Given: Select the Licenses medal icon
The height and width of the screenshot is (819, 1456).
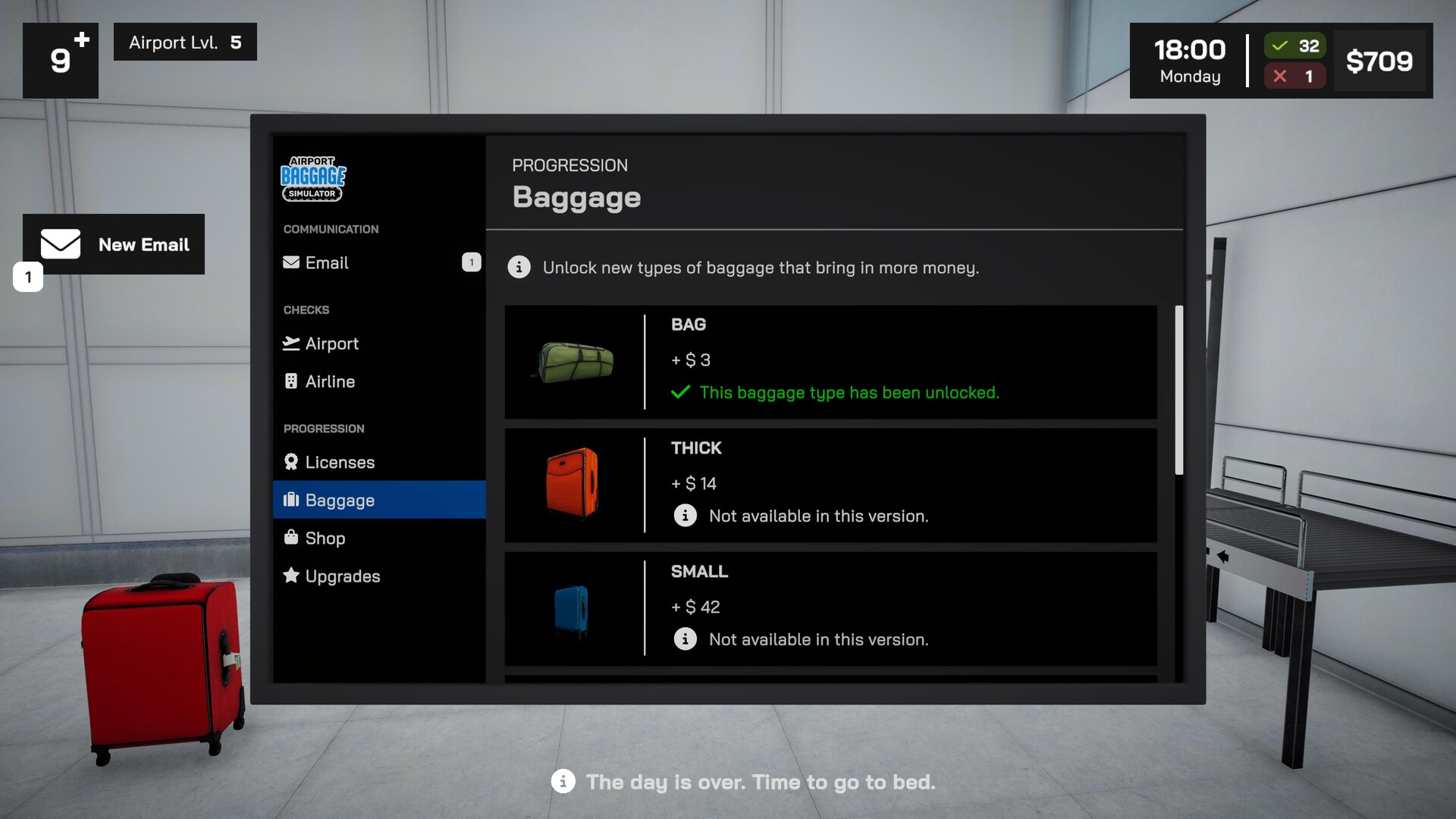Looking at the screenshot, I should coord(290,462).
